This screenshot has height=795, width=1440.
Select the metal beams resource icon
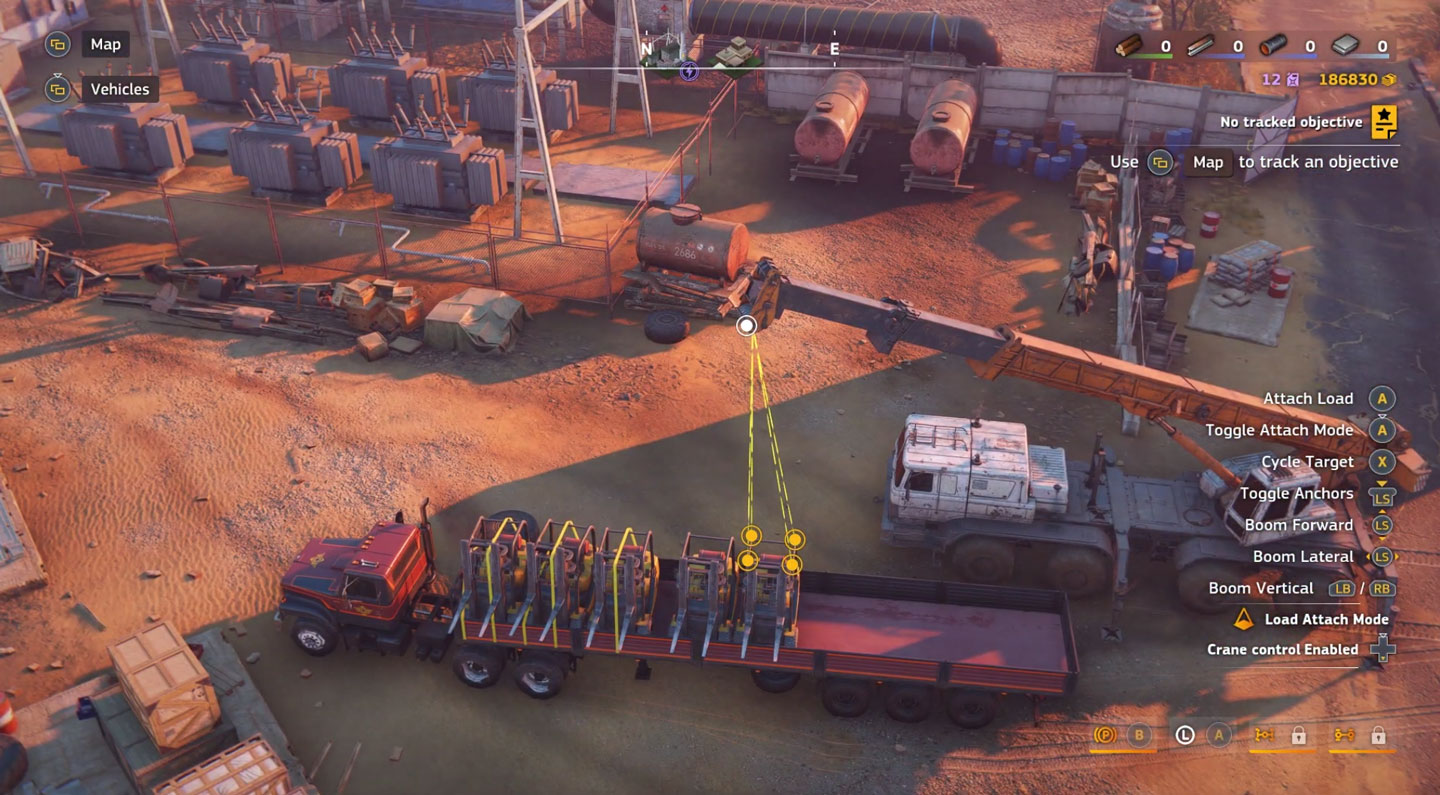(1200, 46)
